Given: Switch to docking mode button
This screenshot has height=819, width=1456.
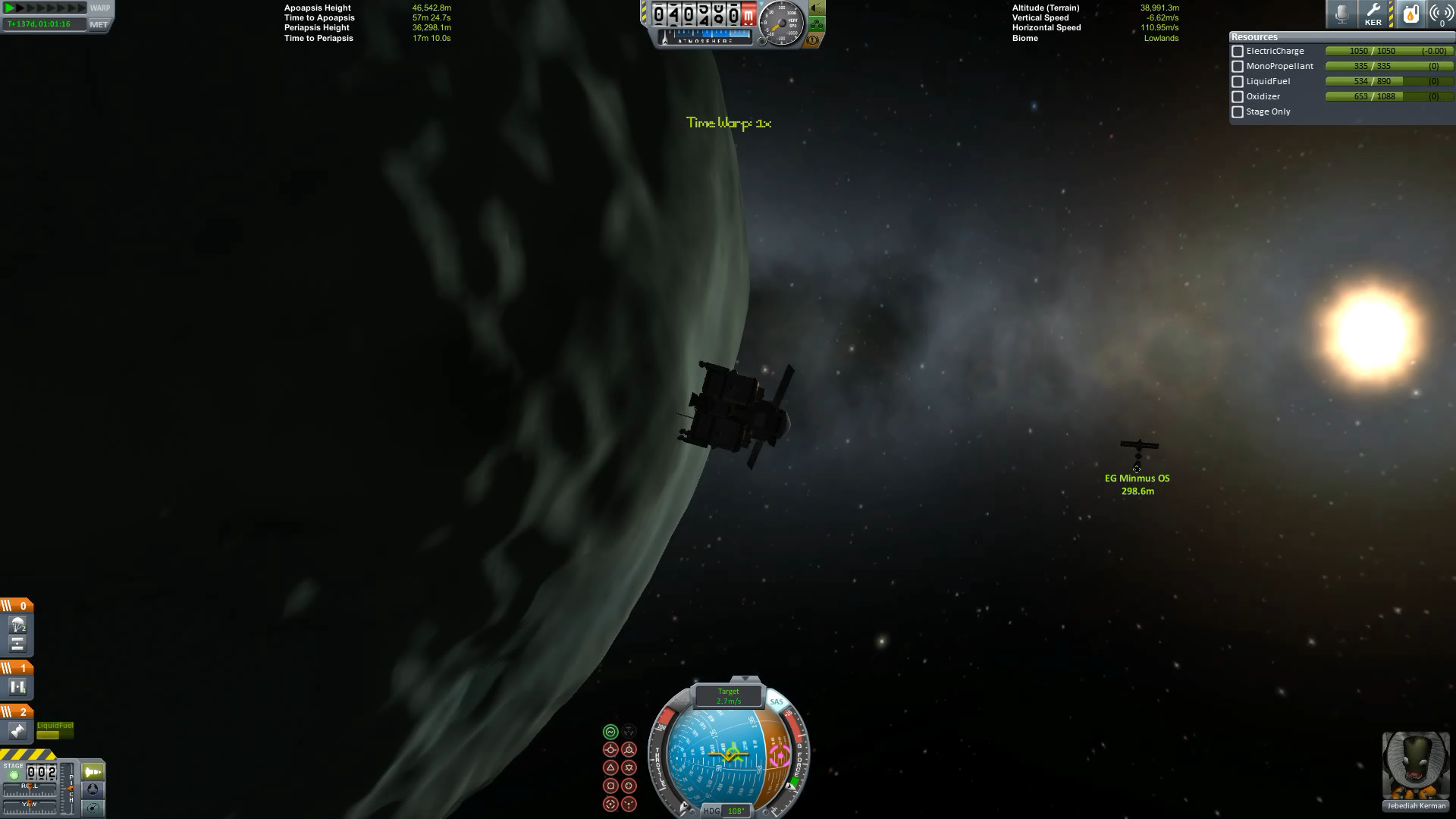Looking at the screenshot, I should click(93, 789).
